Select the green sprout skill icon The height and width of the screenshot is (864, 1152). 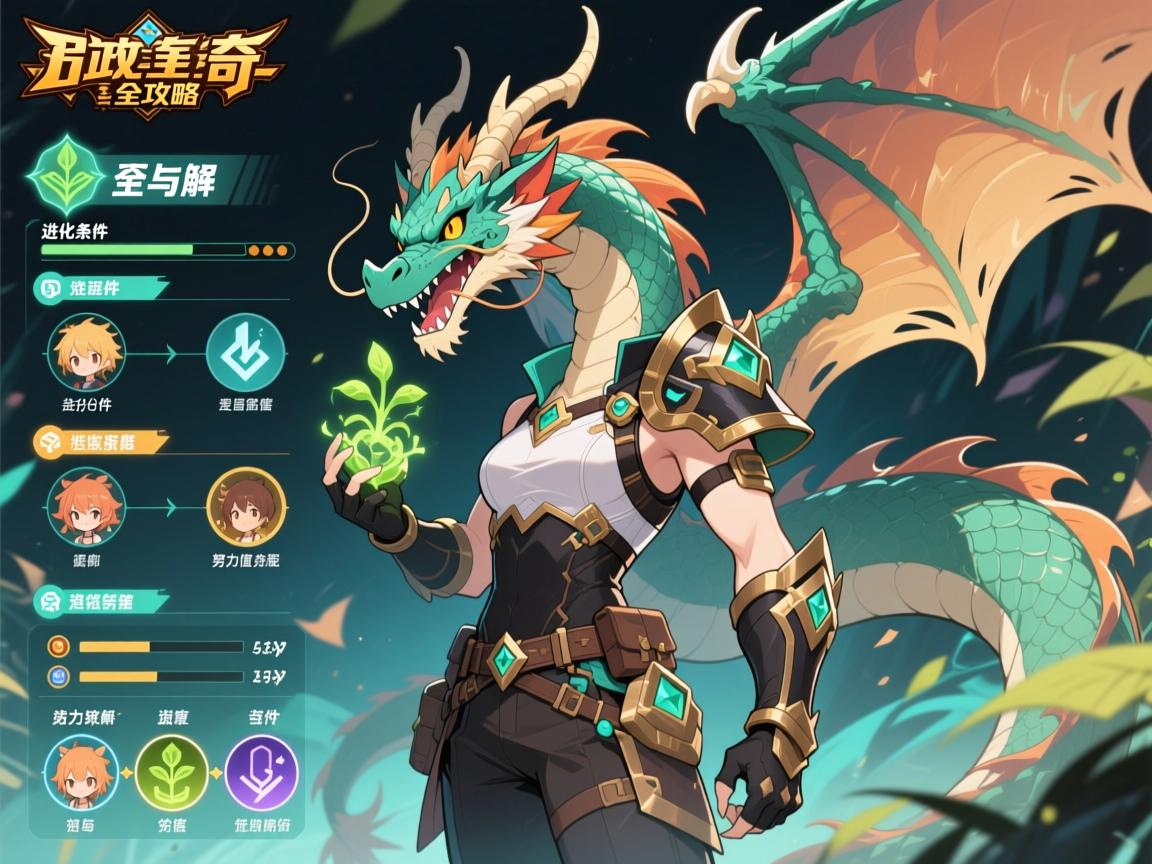[171, 771]
